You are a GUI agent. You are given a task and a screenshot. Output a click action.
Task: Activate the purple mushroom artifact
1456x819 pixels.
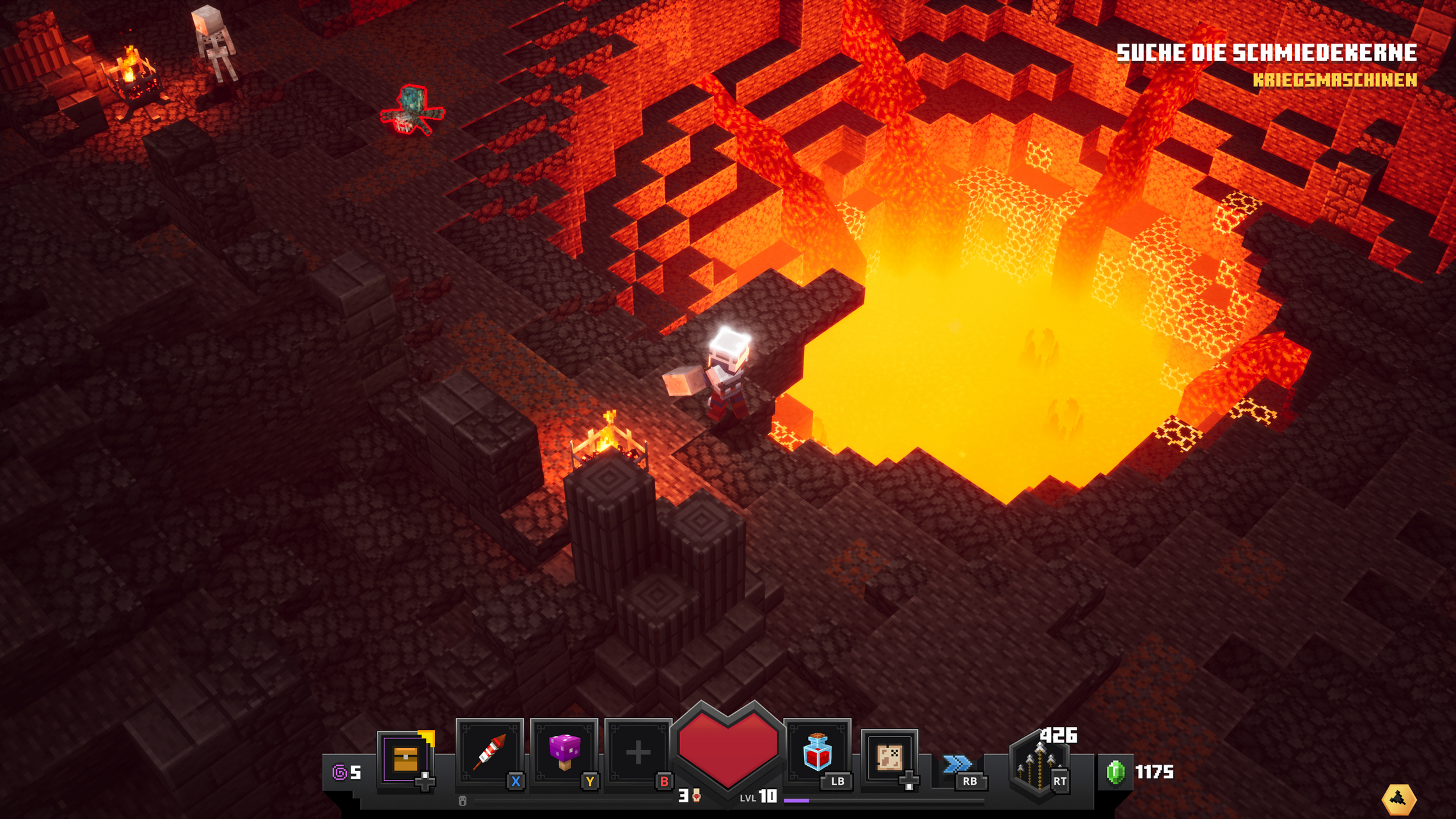coord(564,752)
